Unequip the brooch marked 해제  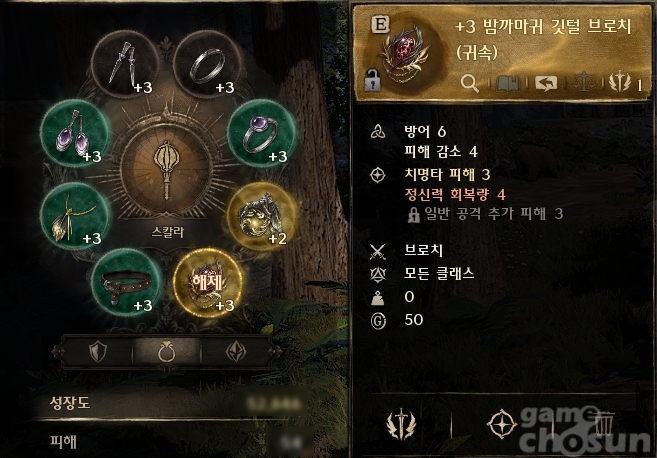click(208, 280)
